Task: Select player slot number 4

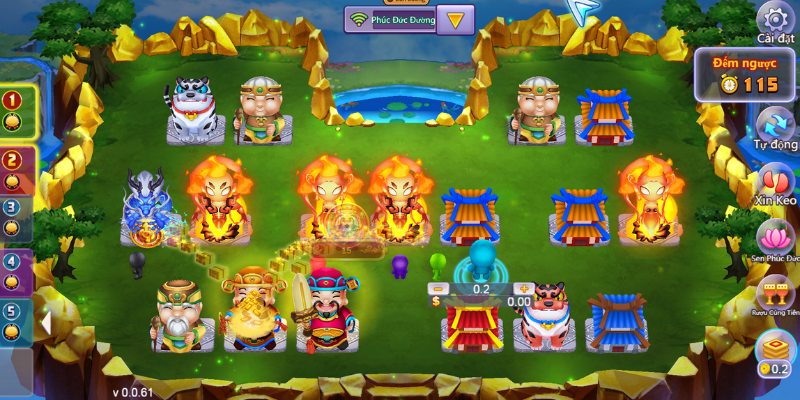Action: [13, 268]
